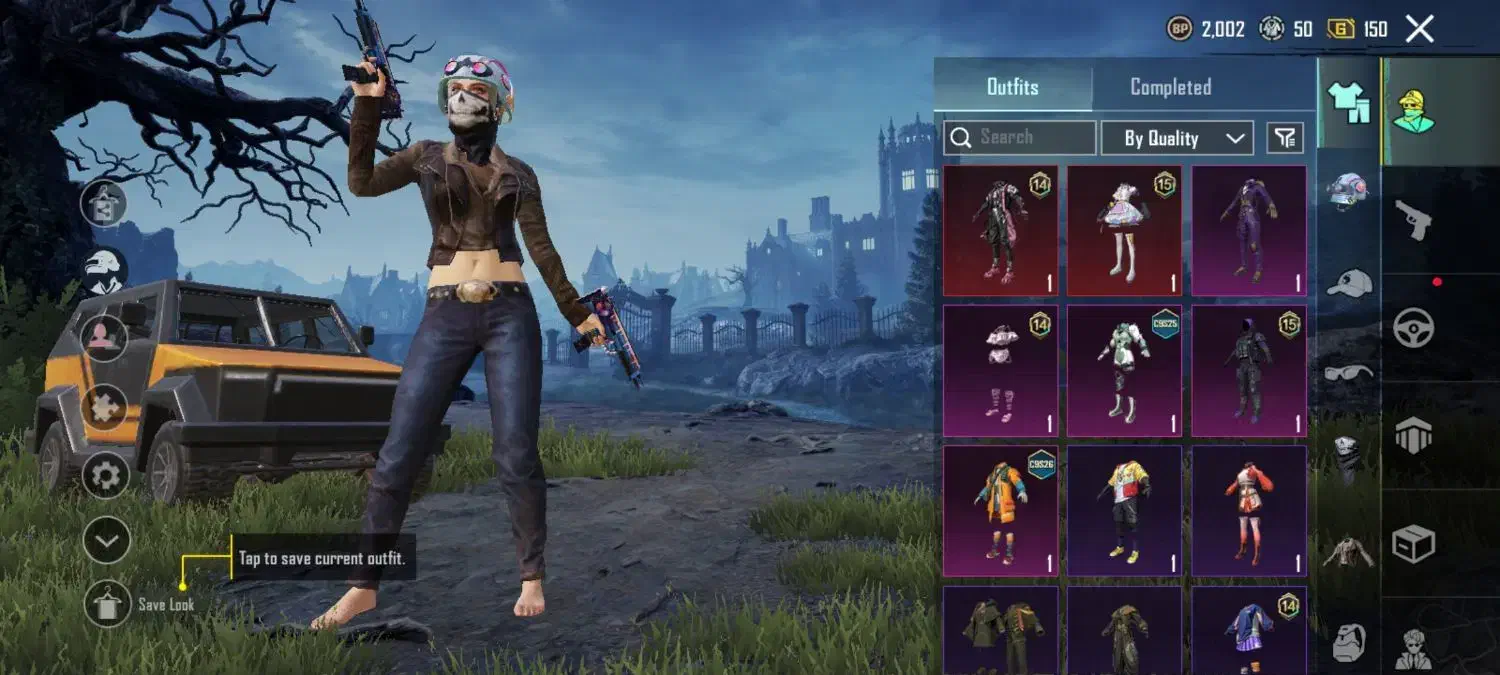Select the yellow and white shirt outfit
Viewport: 1500px width, 675px height.
click(x=1124, y=510)
